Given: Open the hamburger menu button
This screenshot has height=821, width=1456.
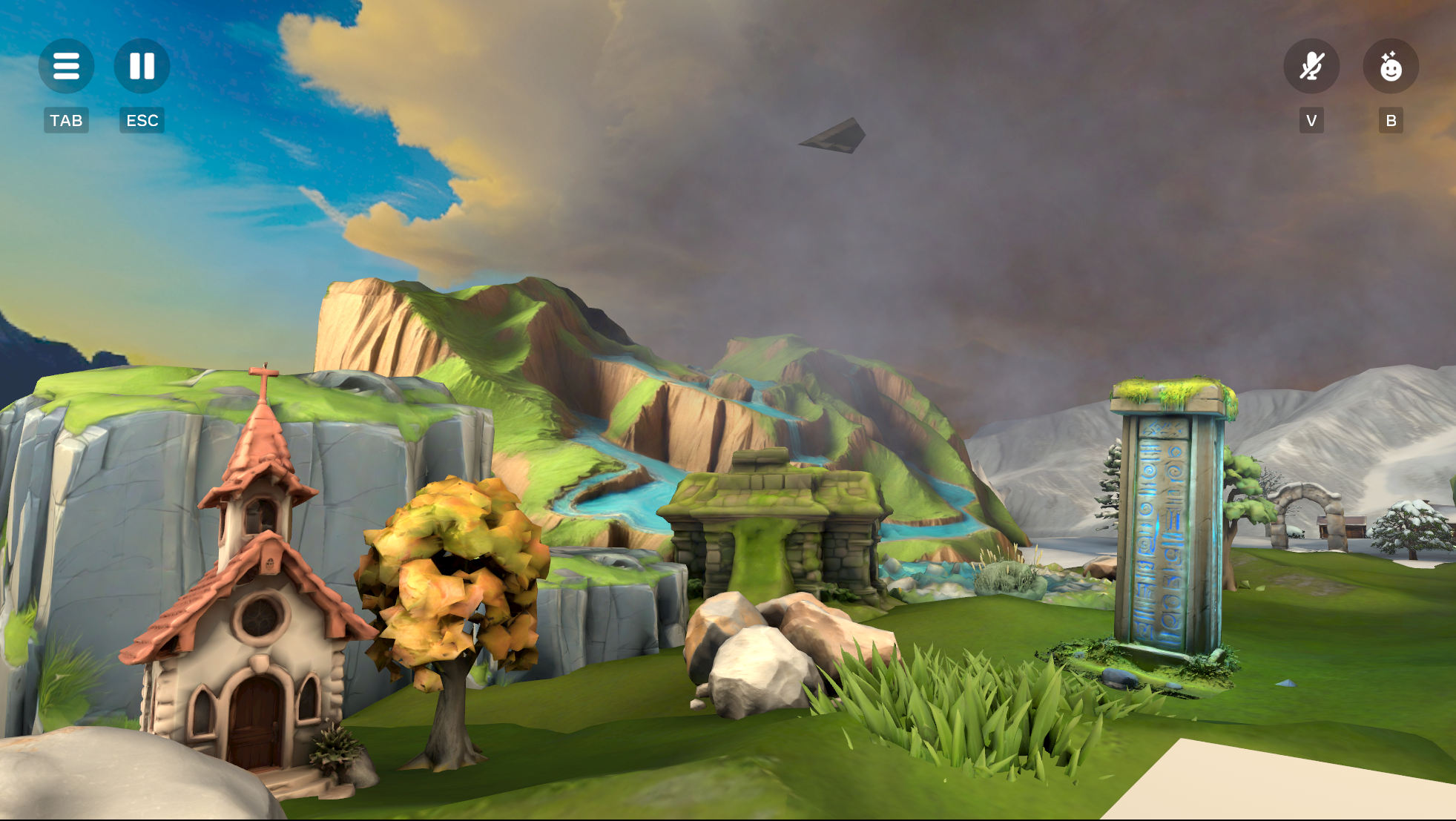Looking at the screenshot, I should click(x=66, y=66).
